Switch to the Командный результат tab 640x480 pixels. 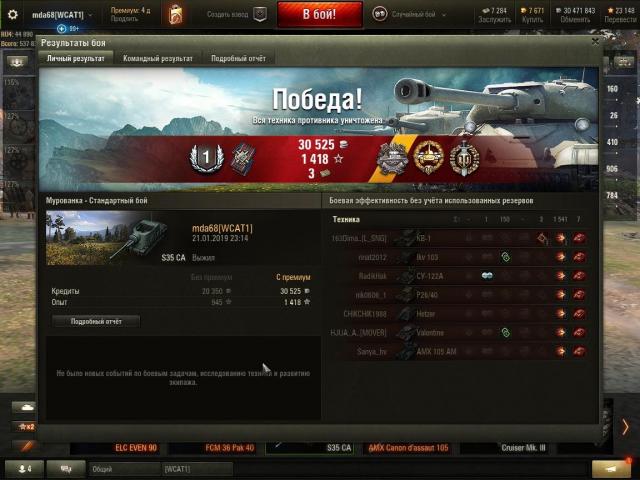point(158,59)
